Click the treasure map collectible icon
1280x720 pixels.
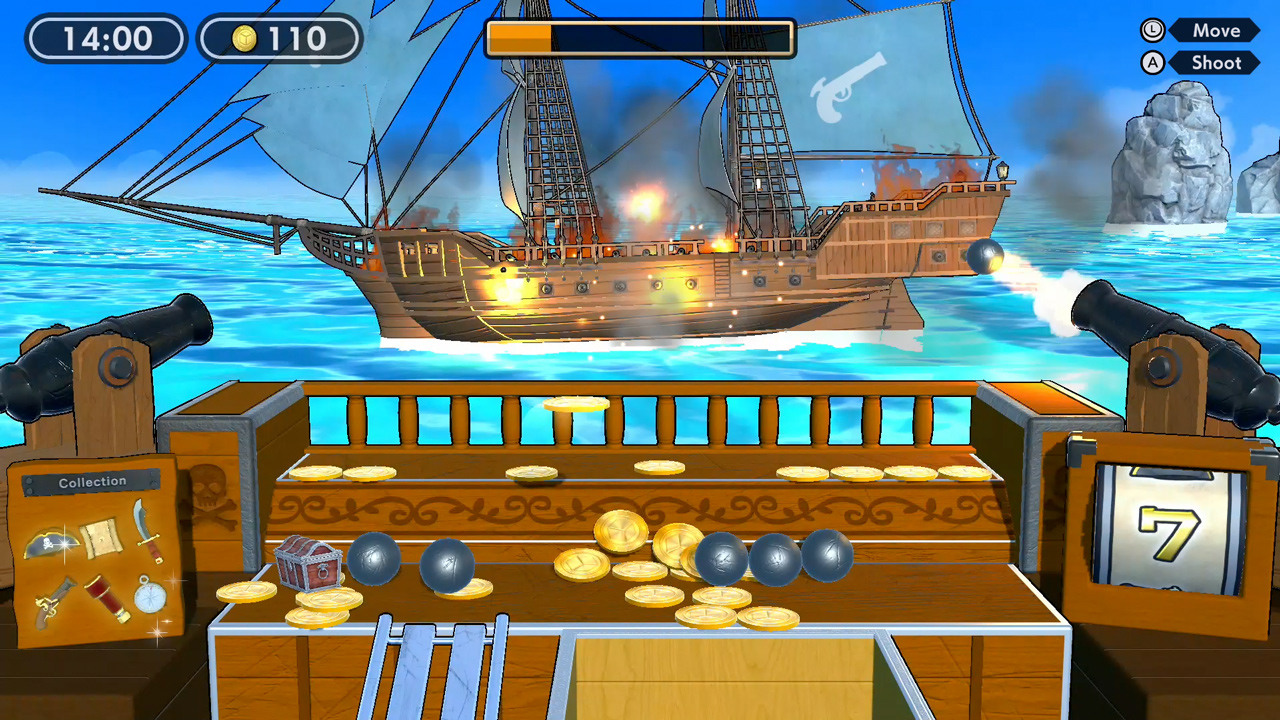tap(100, 539)
